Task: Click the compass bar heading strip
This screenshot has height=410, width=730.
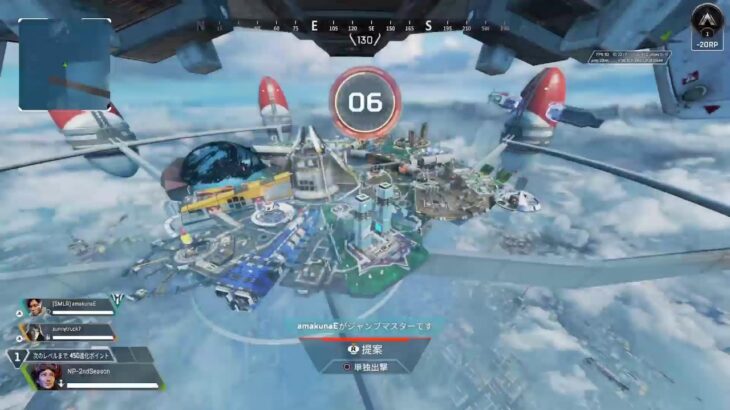Action: tap(365, 28)
